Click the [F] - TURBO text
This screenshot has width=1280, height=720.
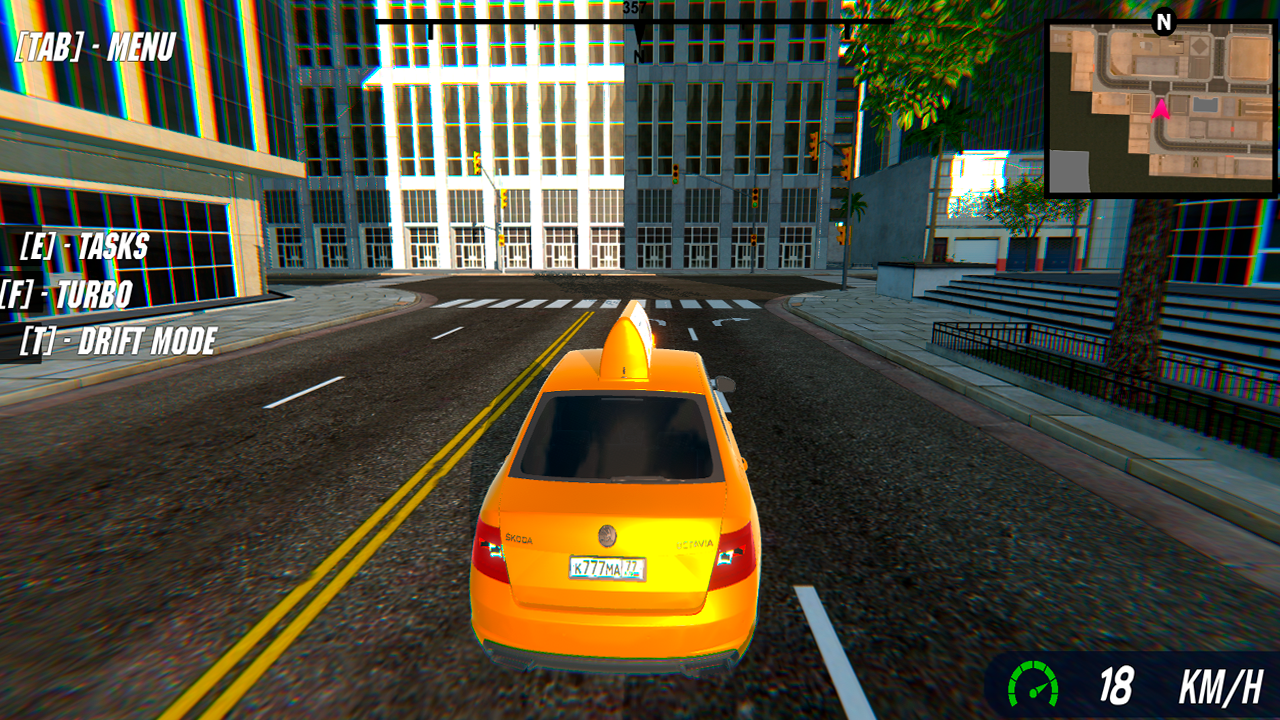(x=67, y=295)
